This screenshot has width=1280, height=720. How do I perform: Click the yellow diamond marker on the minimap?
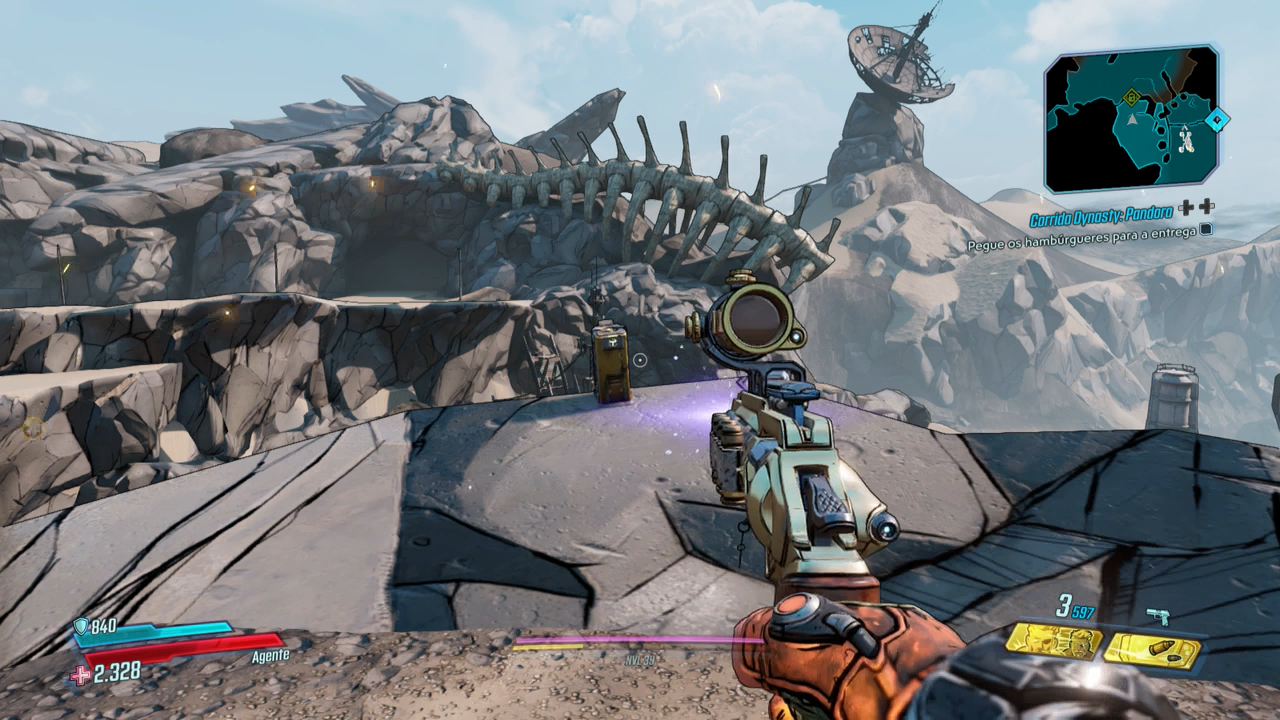(x=1131, y=97)
